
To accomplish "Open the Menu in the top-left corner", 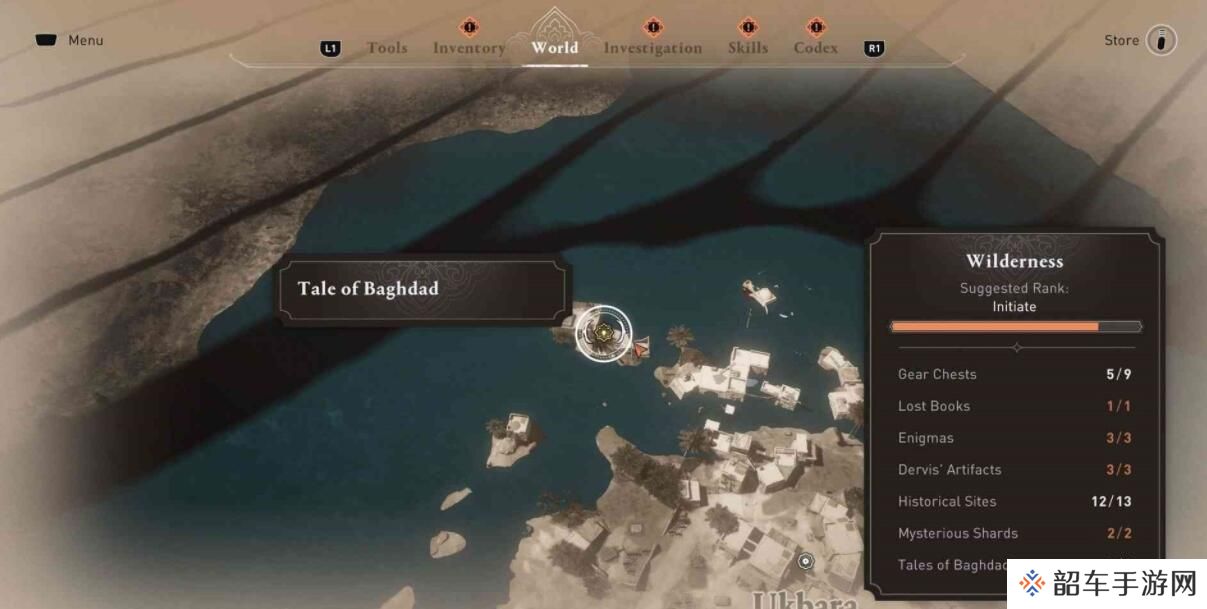I will 69,41.
